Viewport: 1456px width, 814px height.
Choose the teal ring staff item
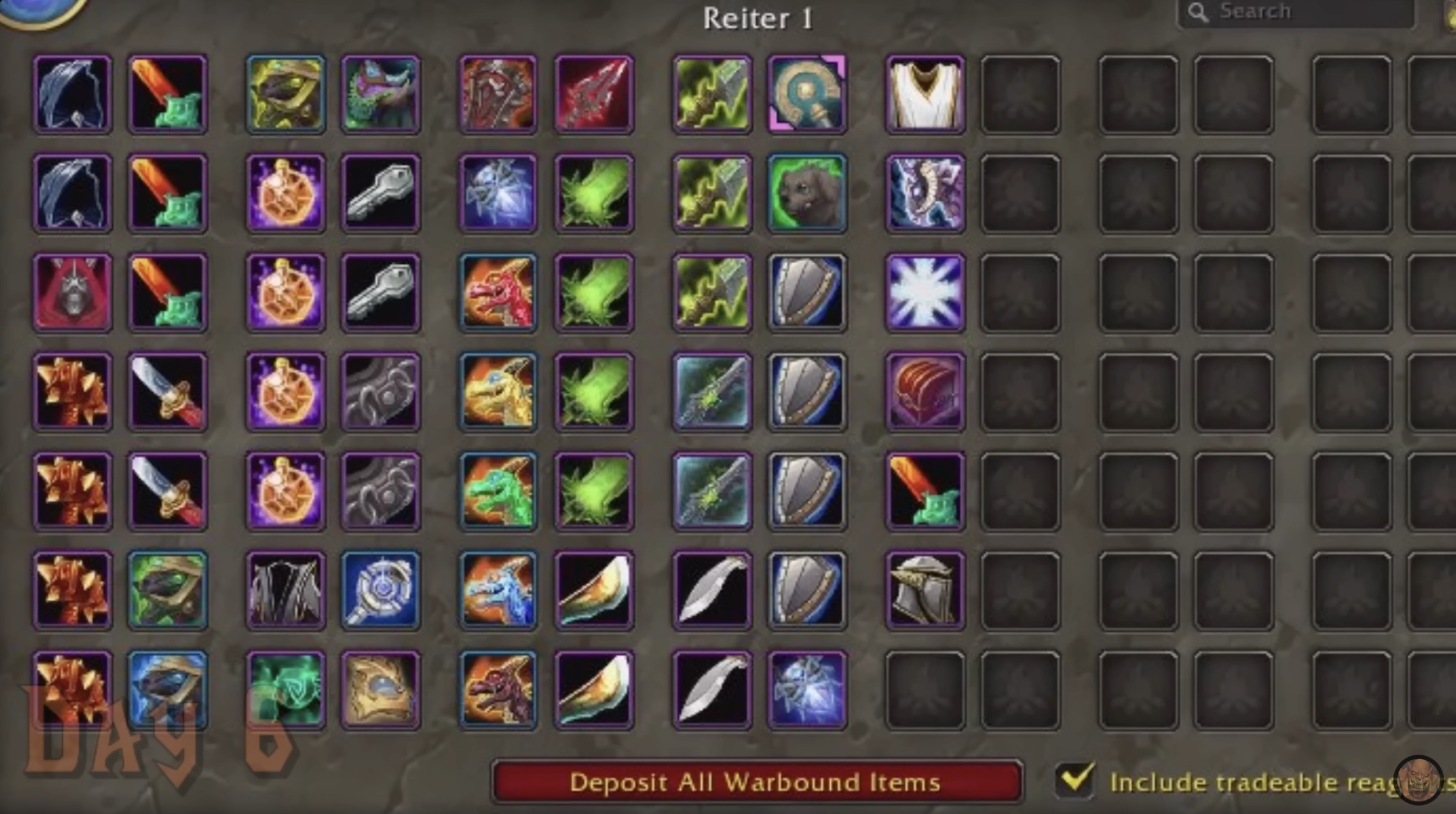pos(807,95)
